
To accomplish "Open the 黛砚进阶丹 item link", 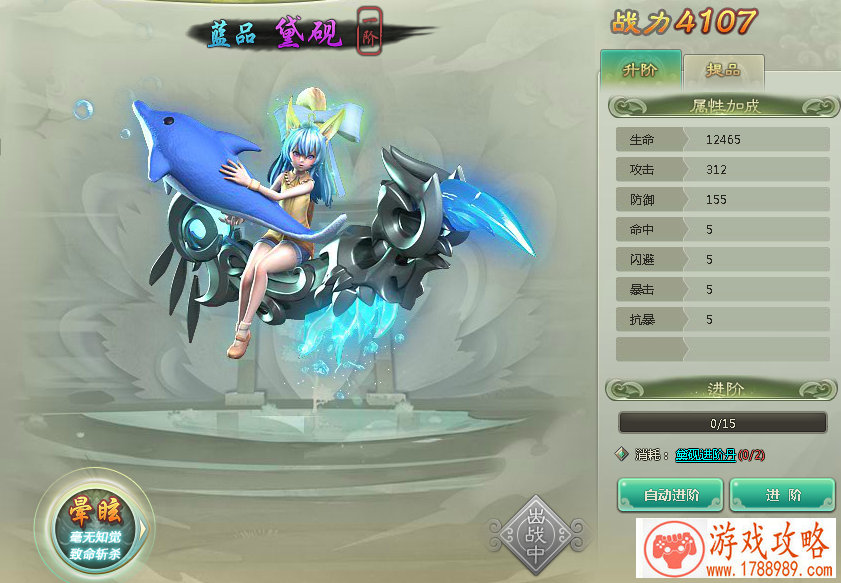I will [x=705, y=455].
